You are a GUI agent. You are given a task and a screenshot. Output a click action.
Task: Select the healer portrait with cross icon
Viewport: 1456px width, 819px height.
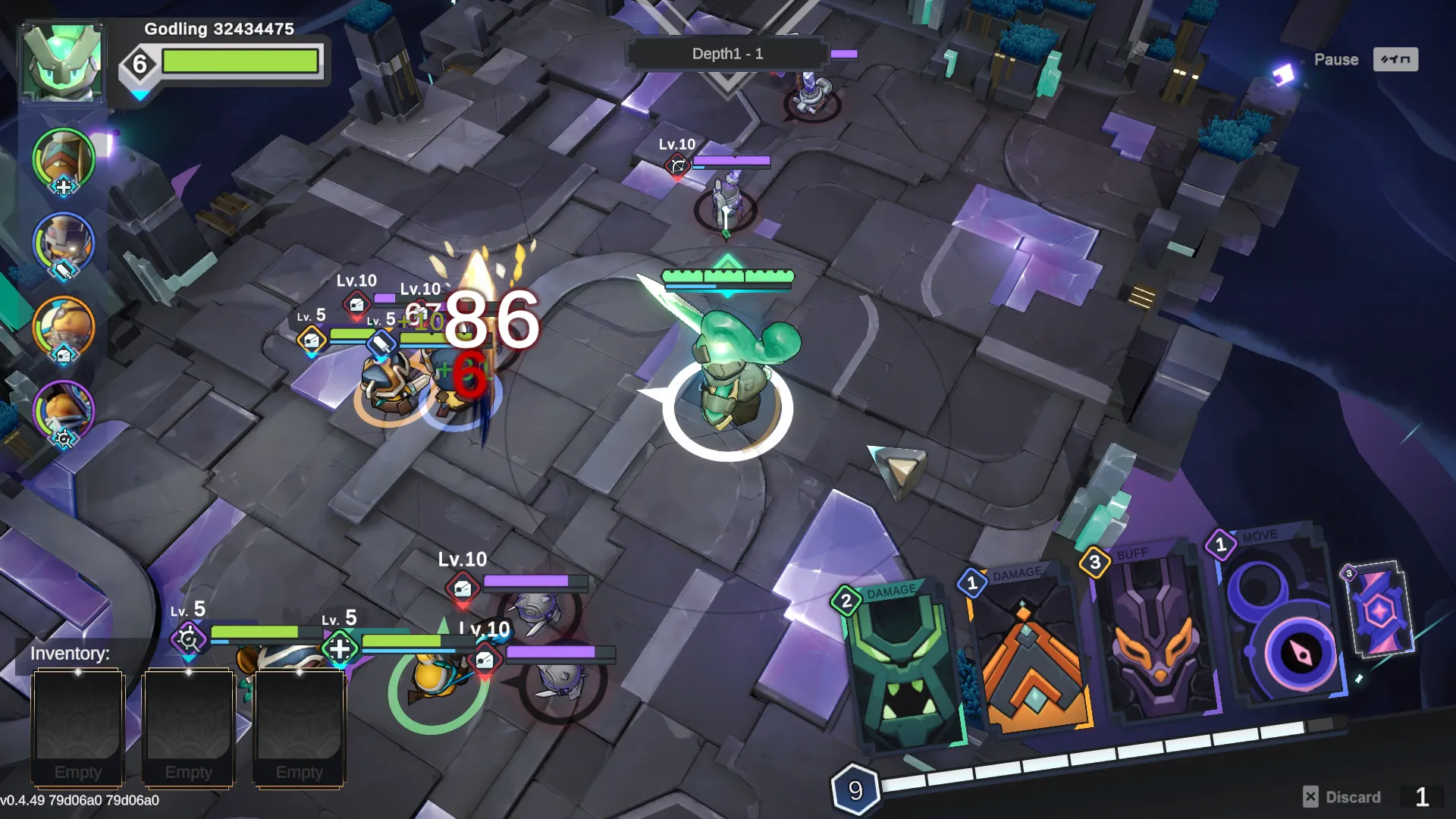point(62,159)
